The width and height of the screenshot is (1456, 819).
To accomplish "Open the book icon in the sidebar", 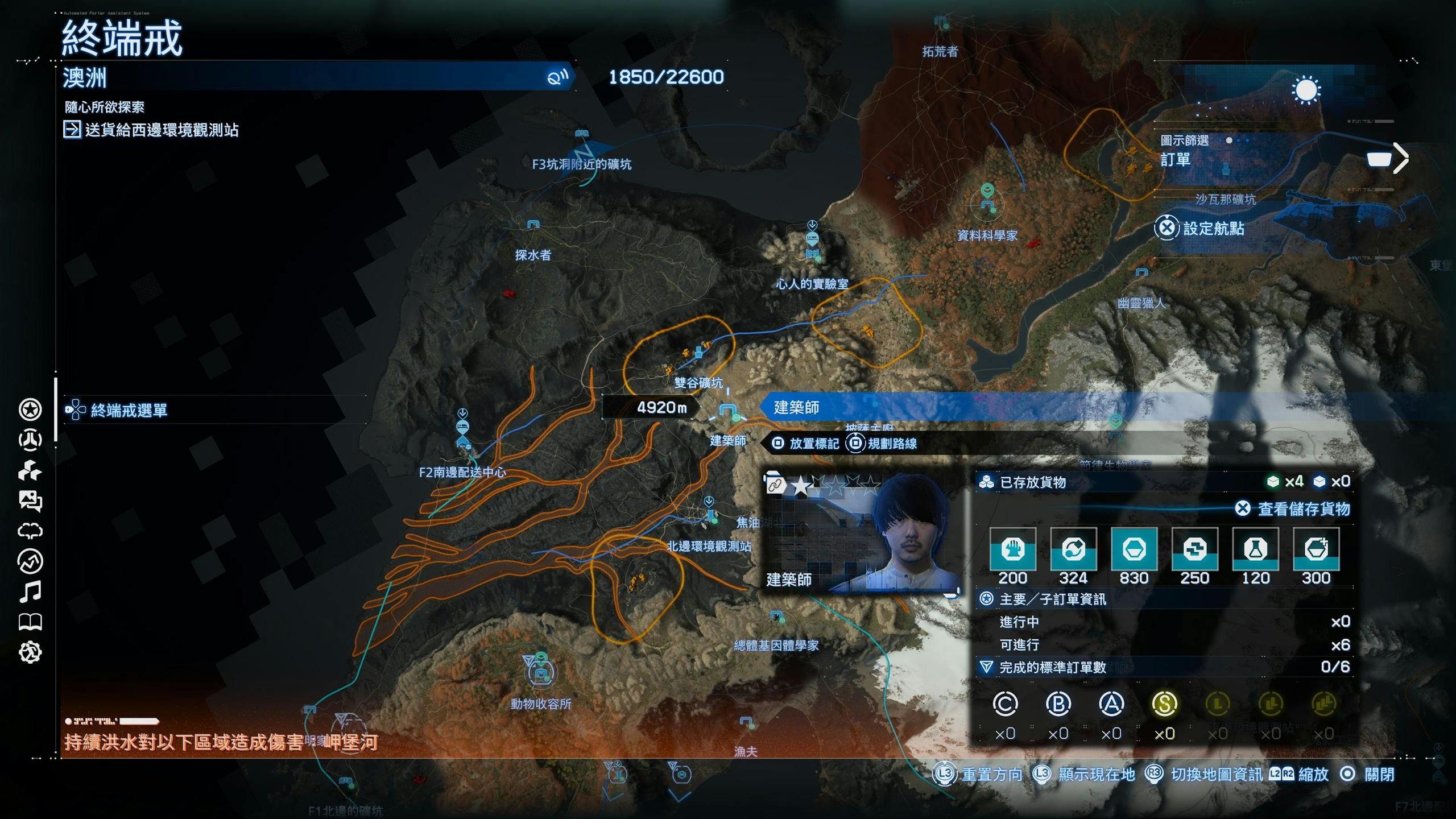I will (x=30, y=622).
